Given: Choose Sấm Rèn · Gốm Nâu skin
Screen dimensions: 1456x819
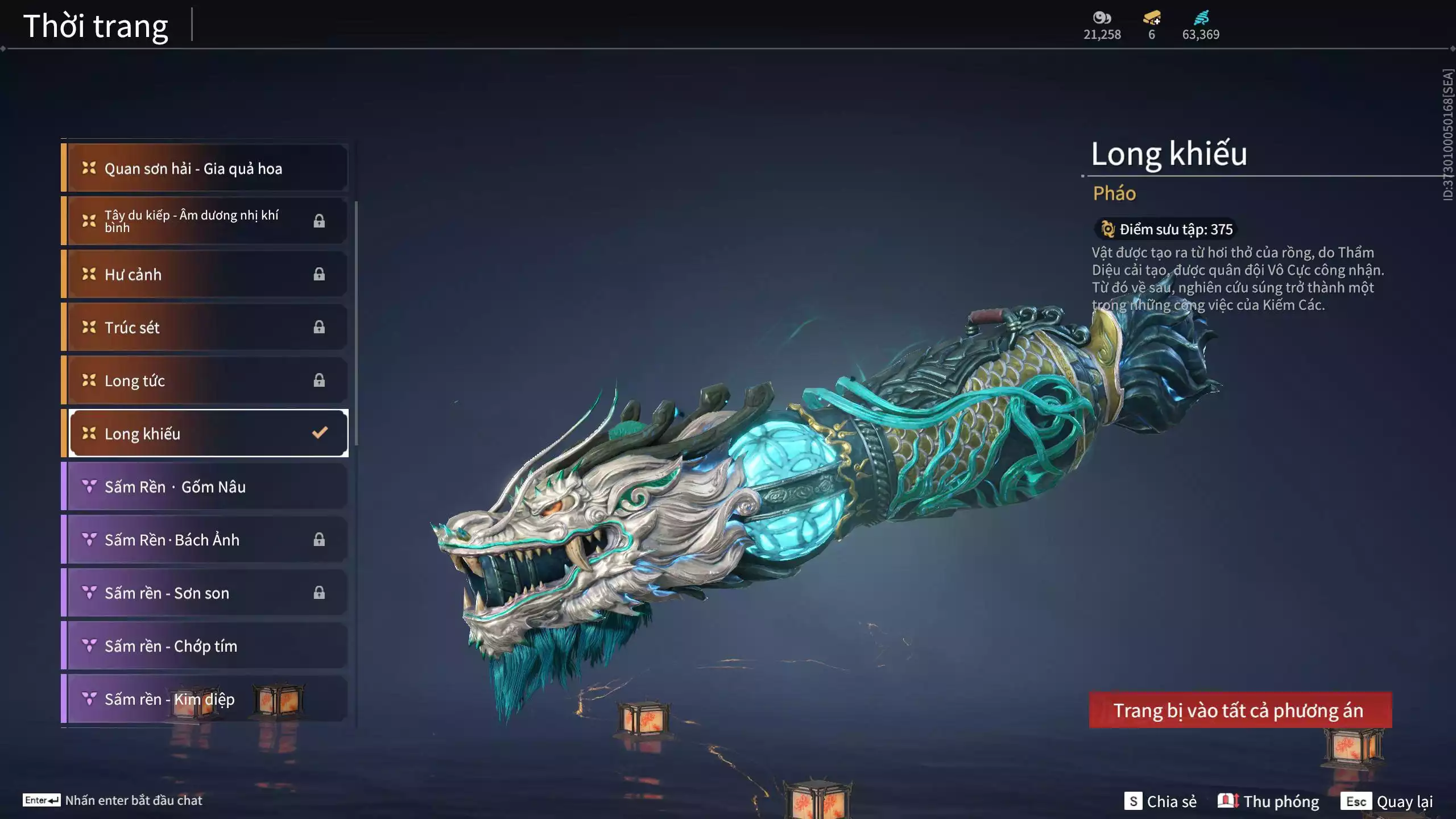Looking at the screenshot, I should coord(205,486).
